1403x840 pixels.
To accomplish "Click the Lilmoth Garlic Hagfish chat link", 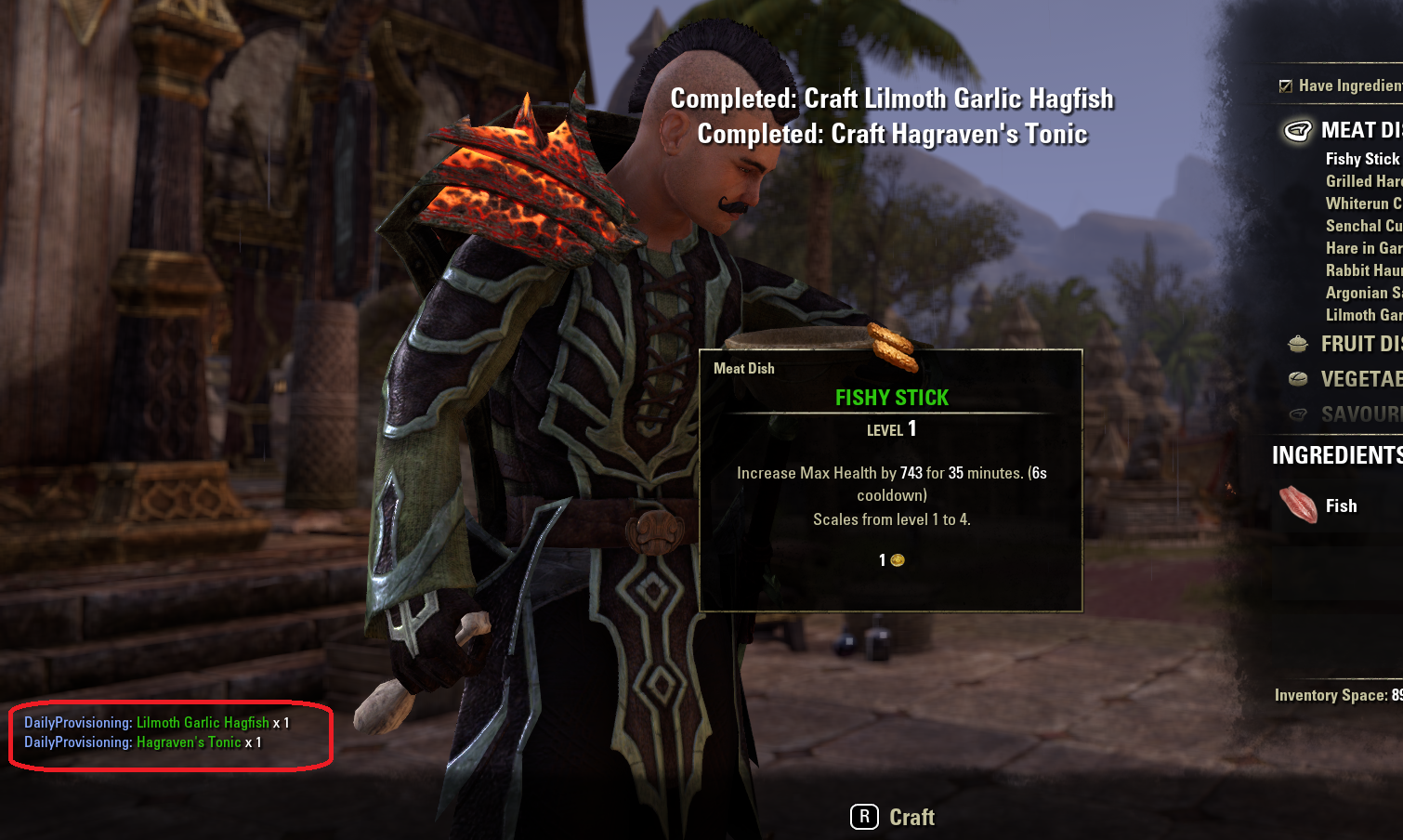I will click(203, 722).
